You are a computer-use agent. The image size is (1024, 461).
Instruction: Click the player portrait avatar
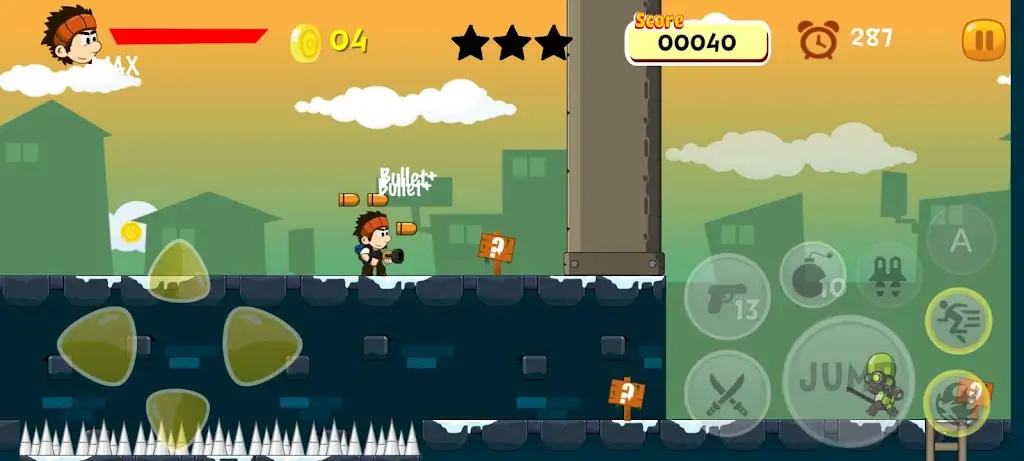pos(72,36)
